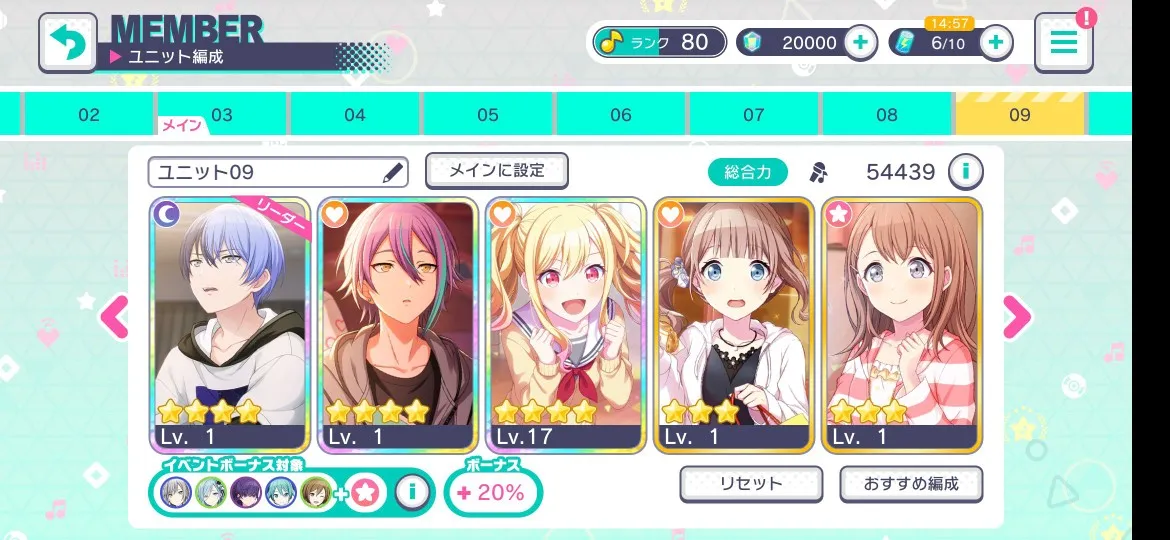
Task: Switch to unit tab 02
Action: [x=89, y=115]
